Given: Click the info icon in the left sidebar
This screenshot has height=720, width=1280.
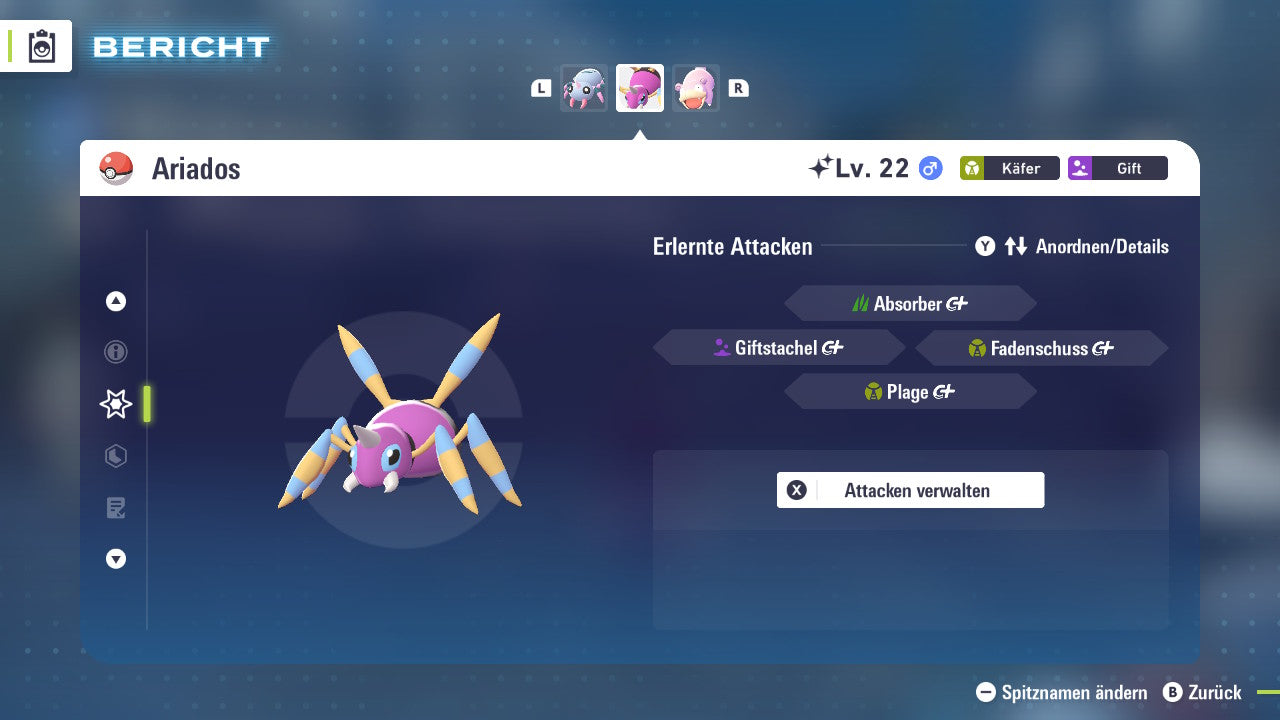Looking at the screenshot, I should (115, 352).
